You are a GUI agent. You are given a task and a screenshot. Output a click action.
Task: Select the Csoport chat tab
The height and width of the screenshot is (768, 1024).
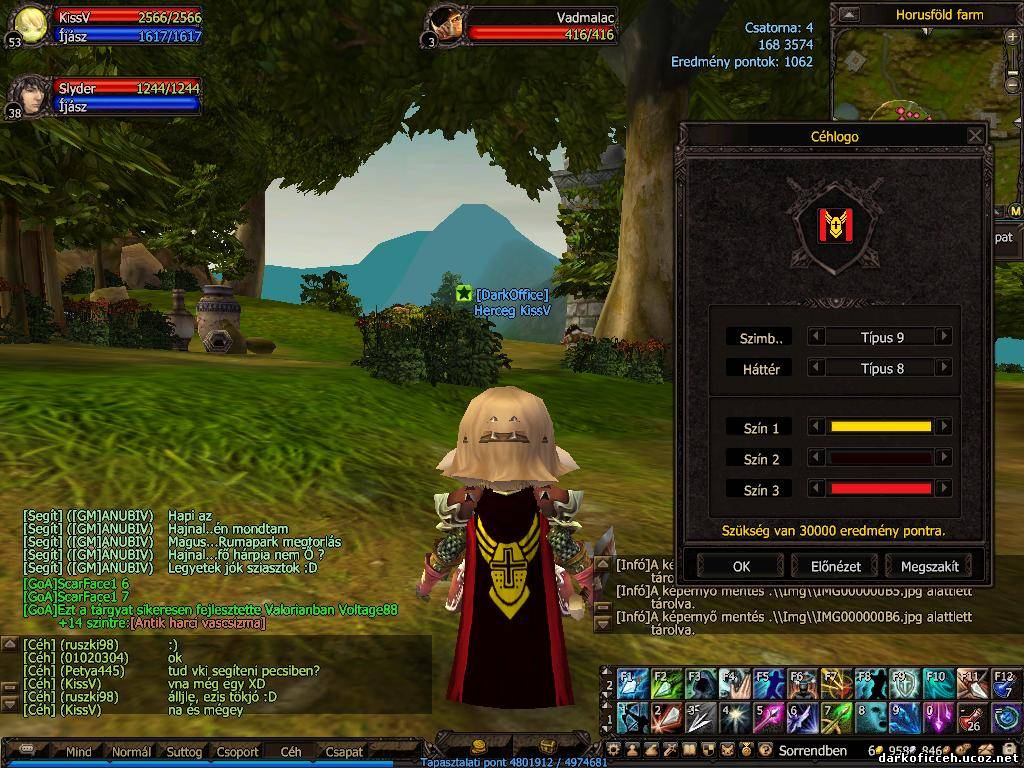click(238, 751)
